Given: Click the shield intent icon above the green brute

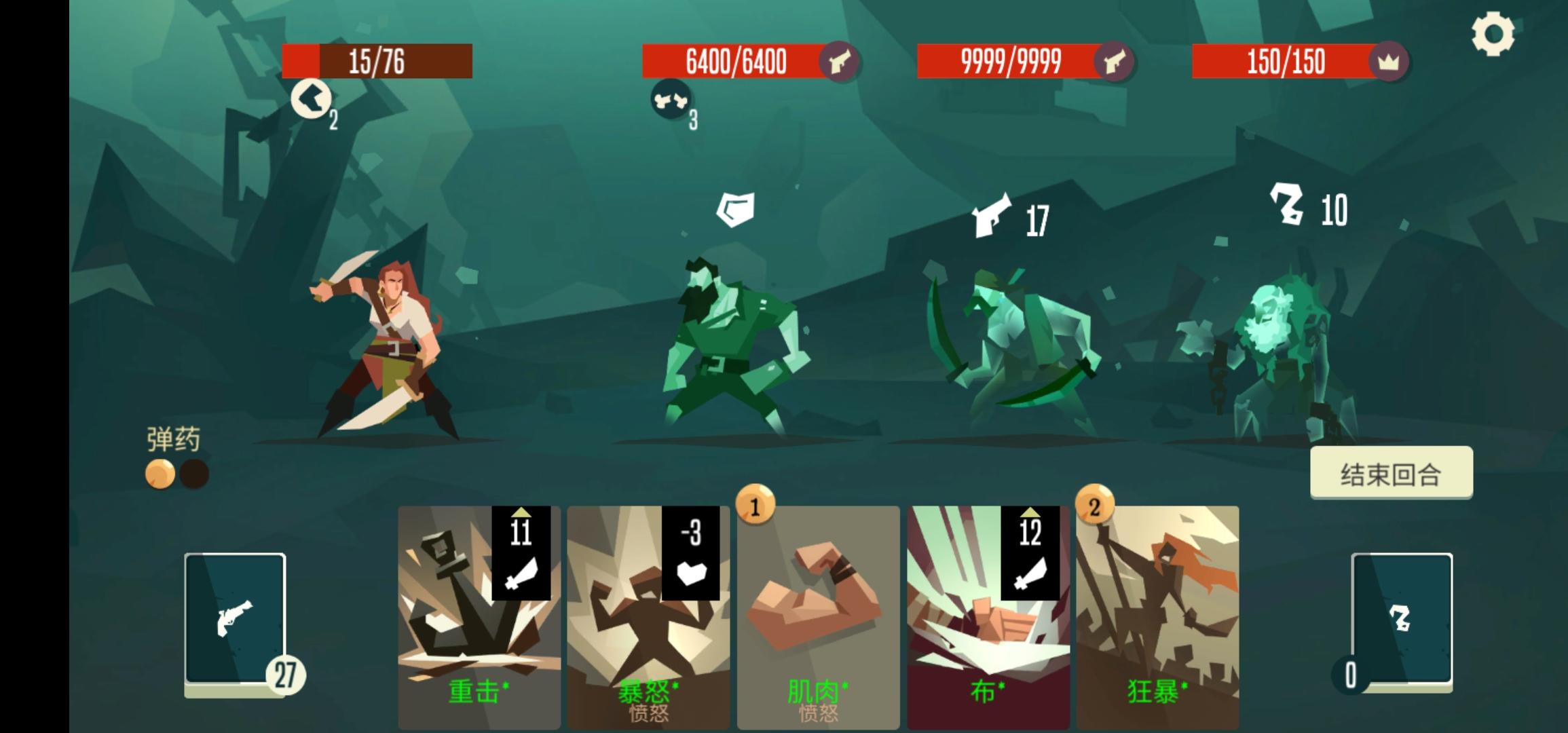Looking at the screenshot, I should click(x=736, y=208).
